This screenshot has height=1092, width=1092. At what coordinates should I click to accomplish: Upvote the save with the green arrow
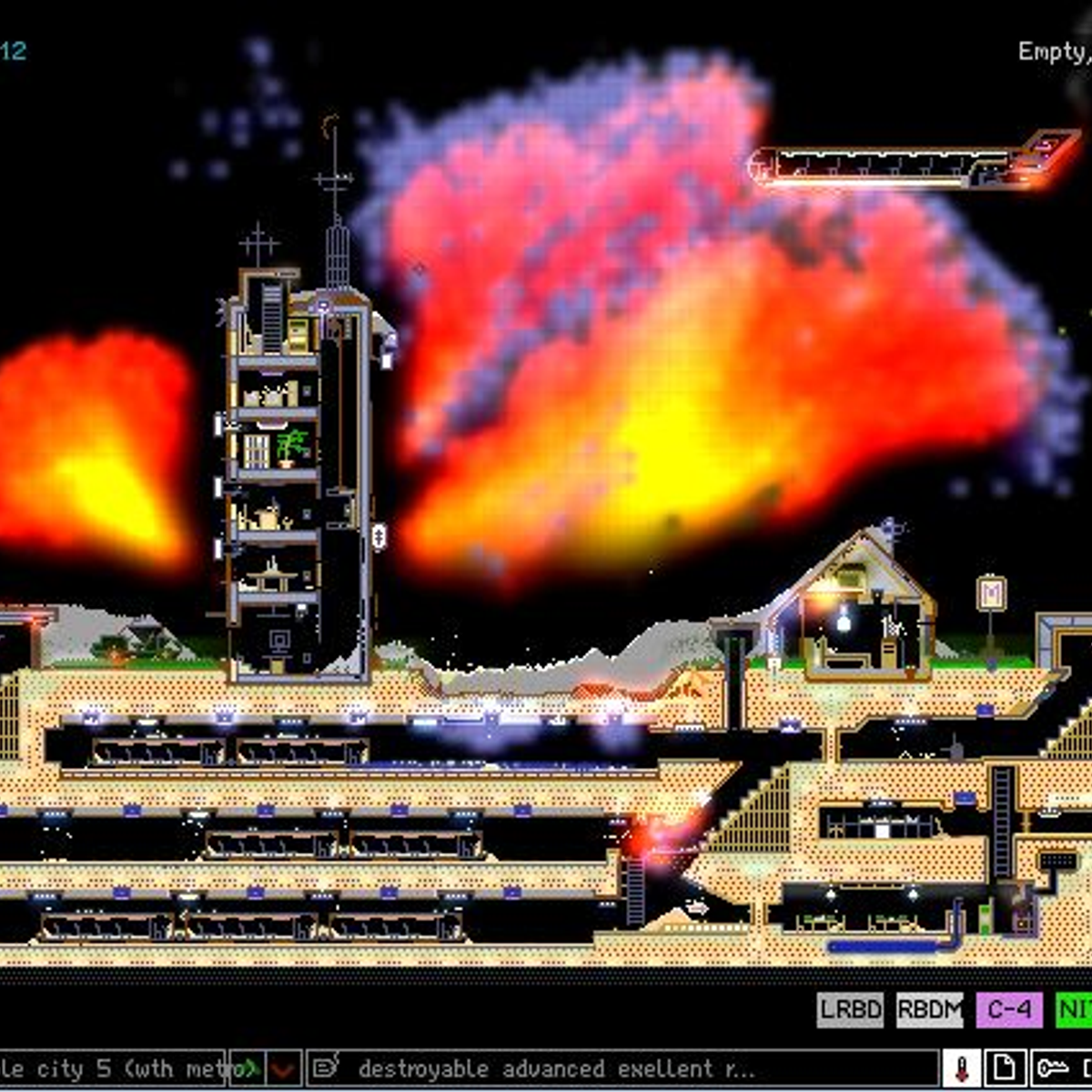pyautogui.click(x=246, y=1068)
